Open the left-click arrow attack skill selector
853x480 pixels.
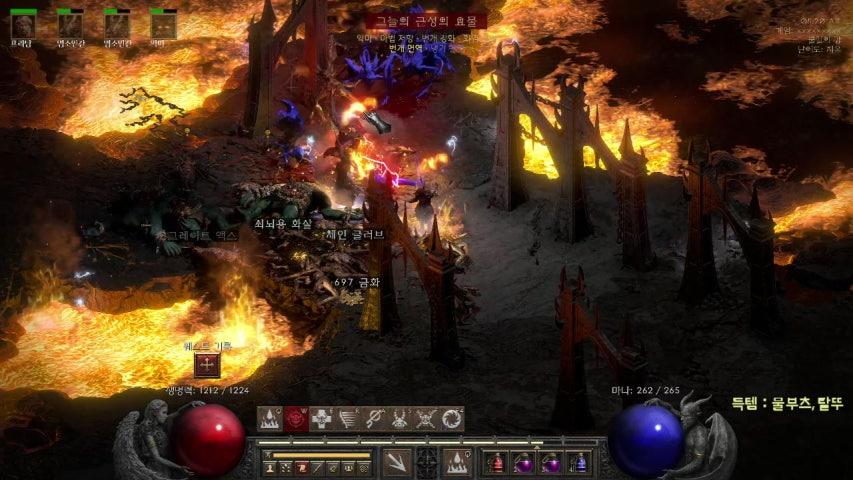(397, 462)
